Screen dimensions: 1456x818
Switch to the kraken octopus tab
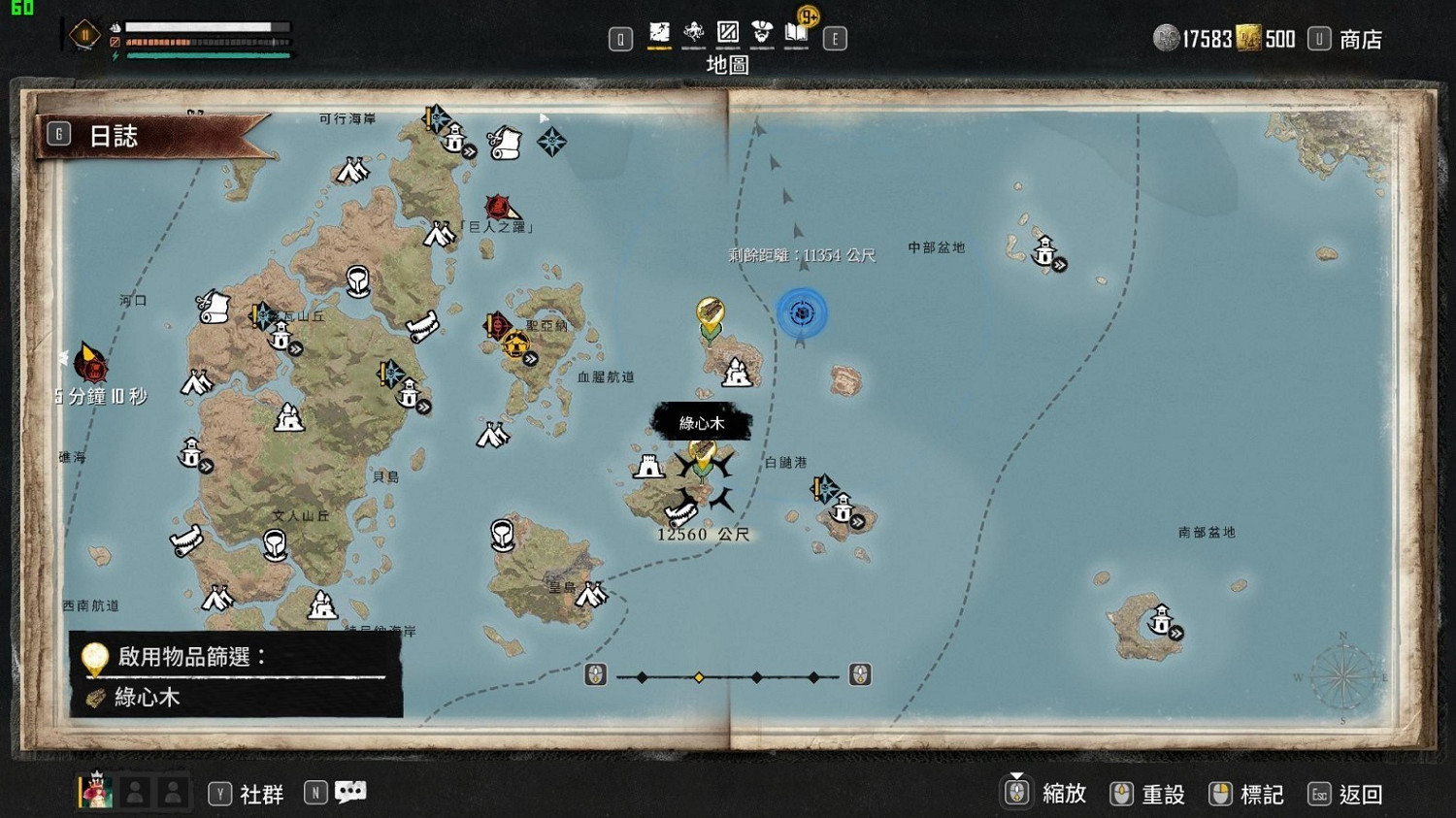click(x=693, y=34)
